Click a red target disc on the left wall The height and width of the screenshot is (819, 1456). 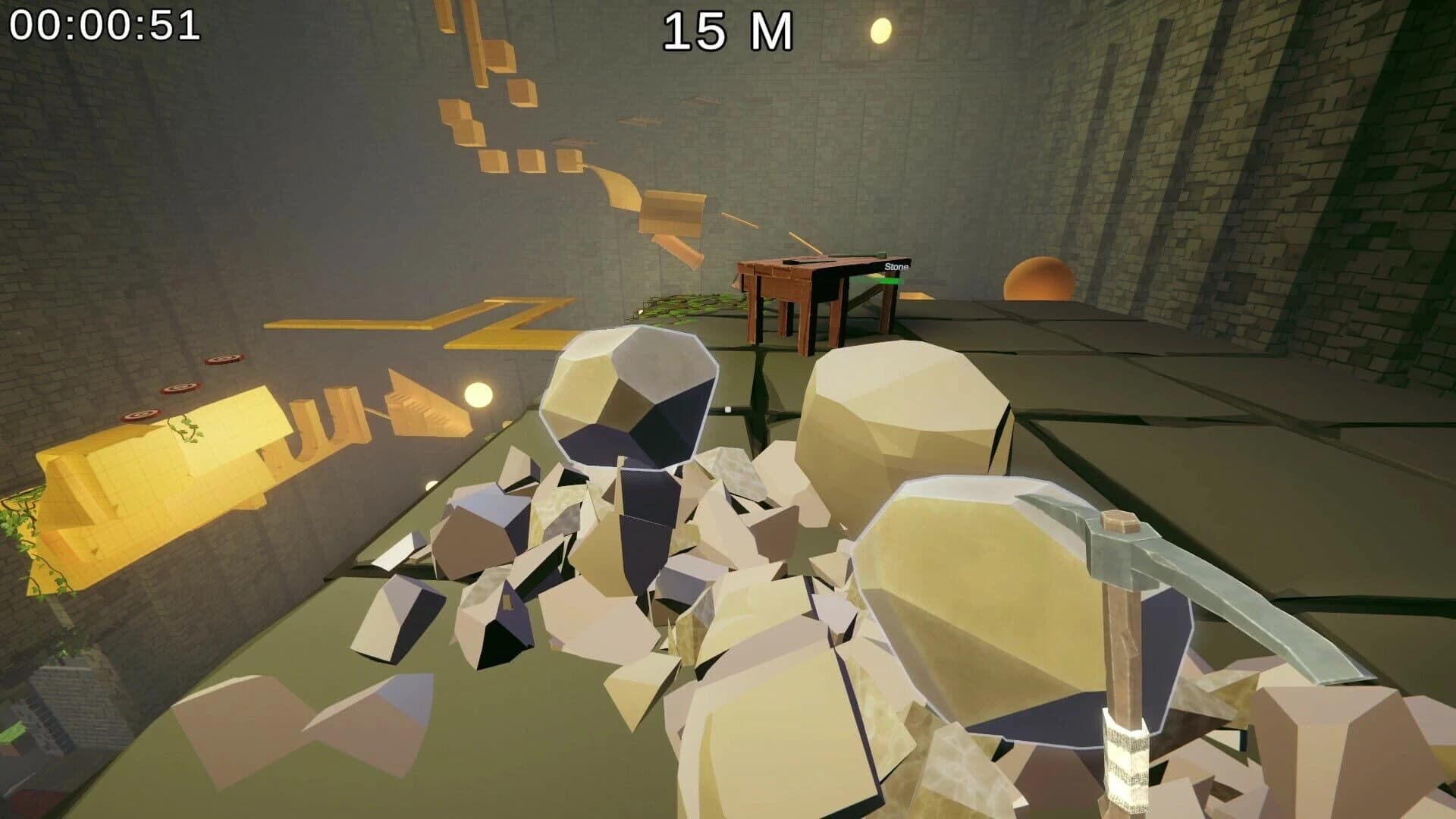coord(180,388)
